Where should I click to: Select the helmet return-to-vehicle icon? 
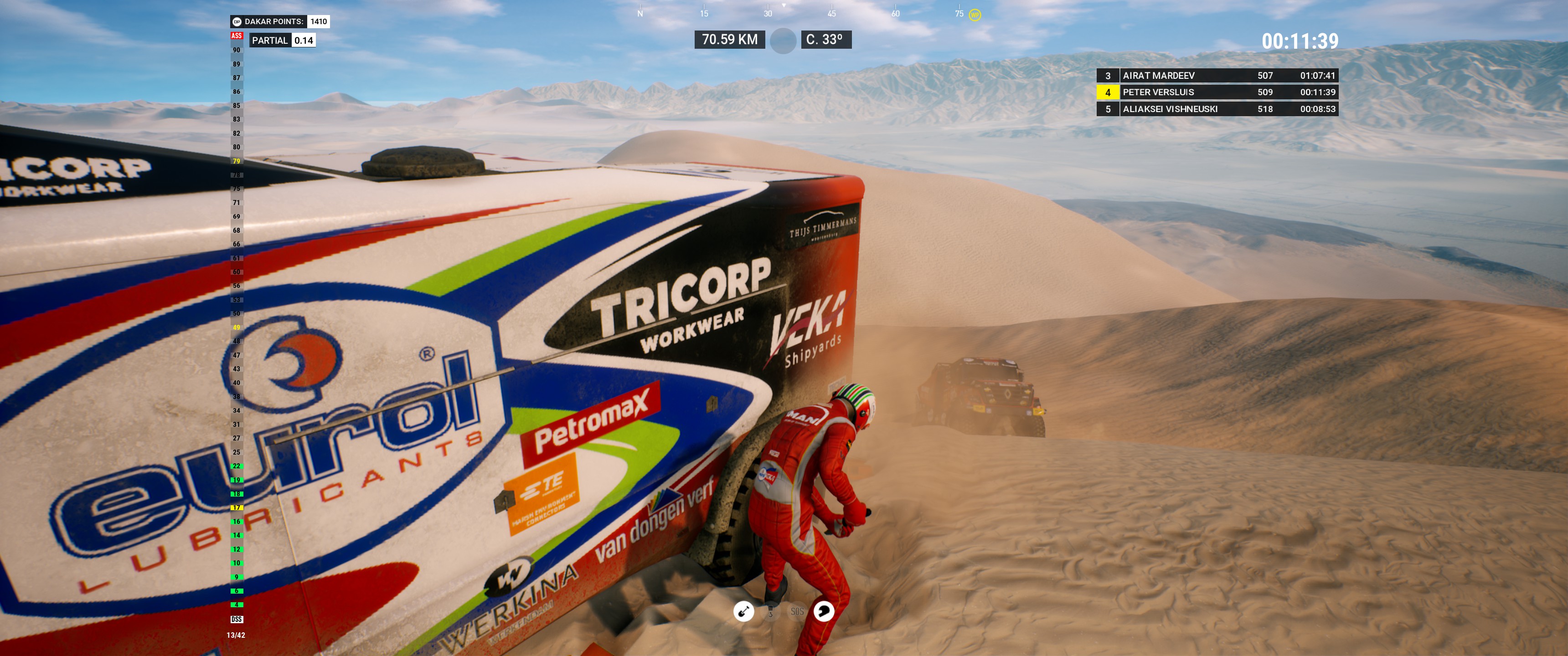[824, 611]
